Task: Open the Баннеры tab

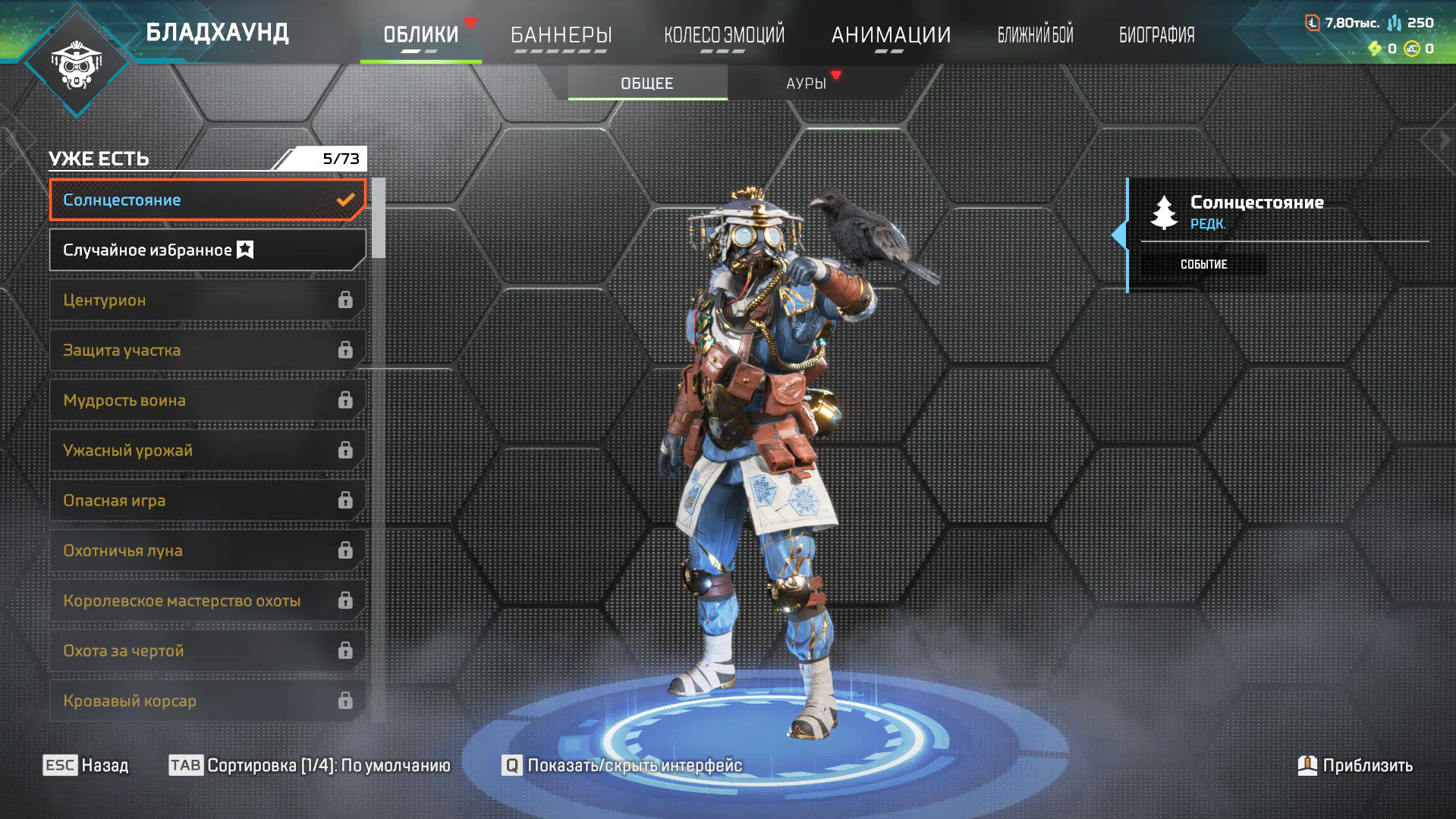Action: [x=561, y=35]
